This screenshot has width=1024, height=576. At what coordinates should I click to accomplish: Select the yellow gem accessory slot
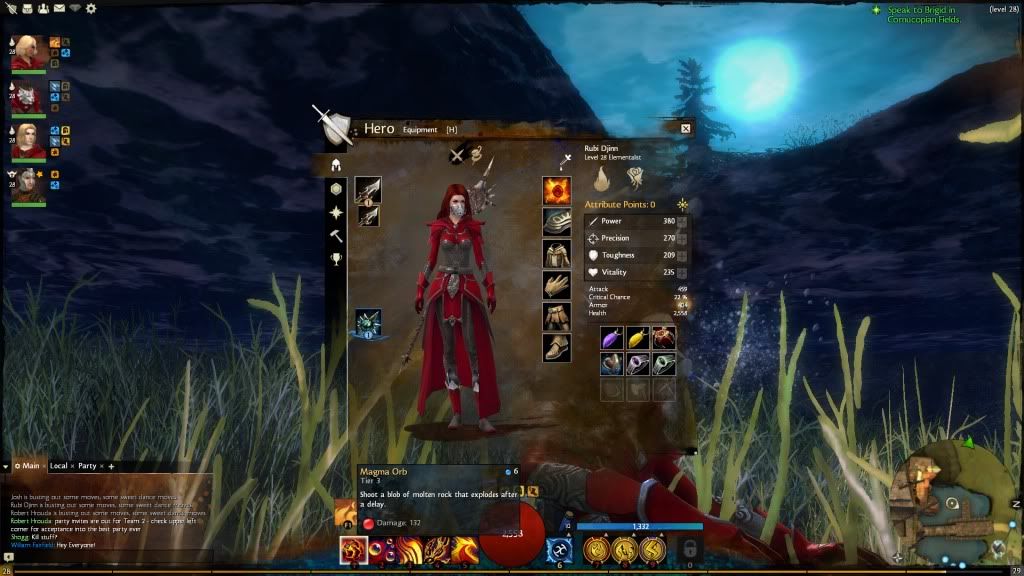(x=637, y=338)
